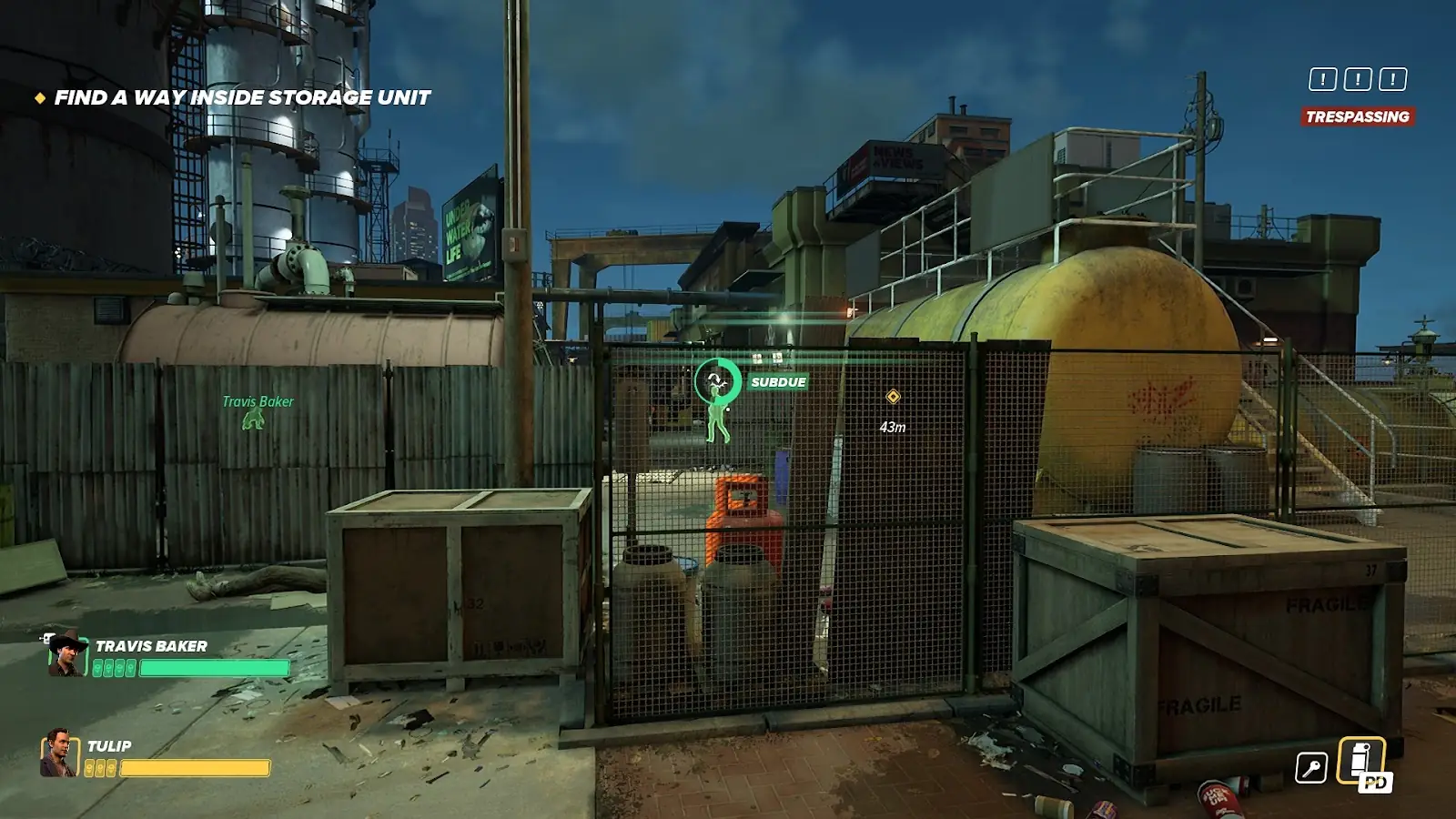Click the red Trespassing status label
1456x819 pixels.
(1357, 116)
